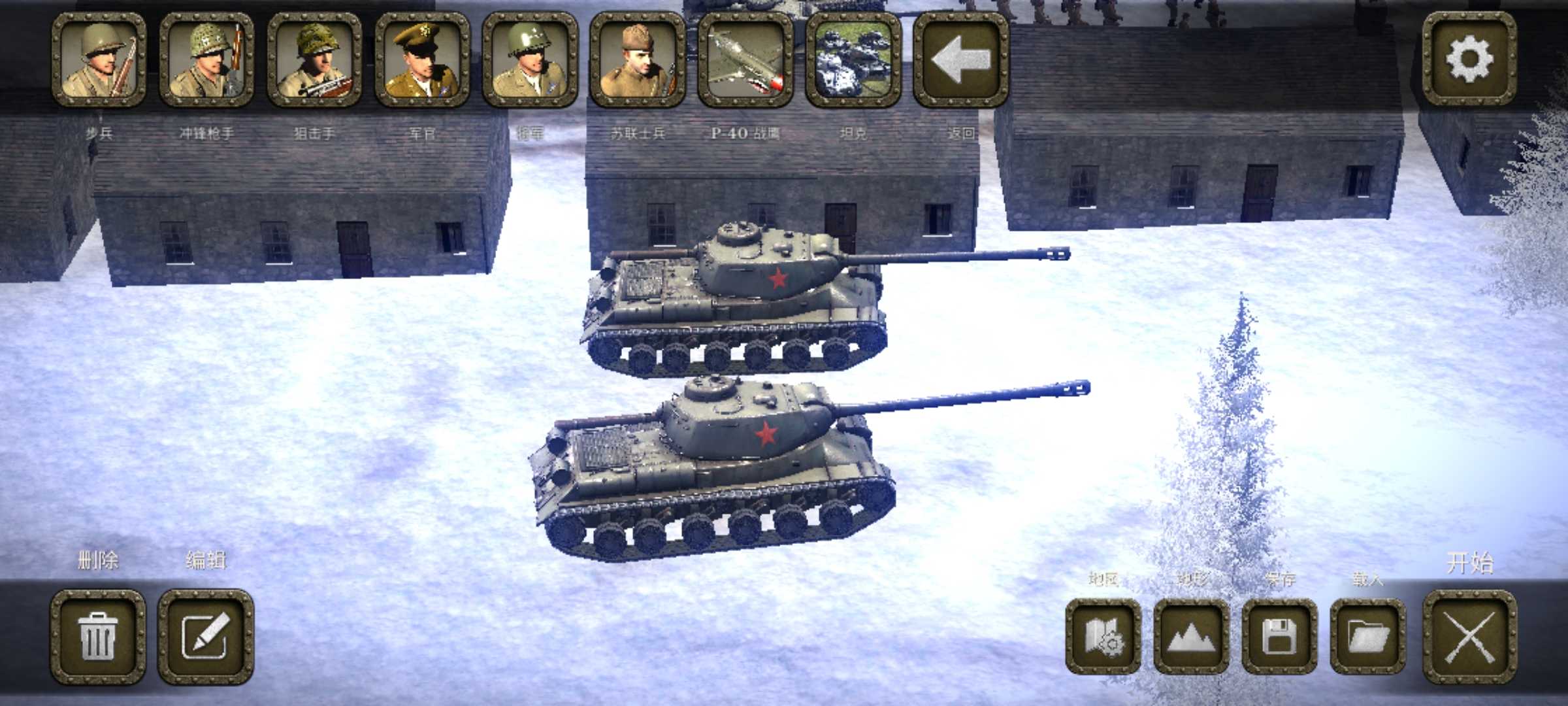Choose the general (将军) unit
This screenshot has height=706, width=1568.
click(530, 59)
